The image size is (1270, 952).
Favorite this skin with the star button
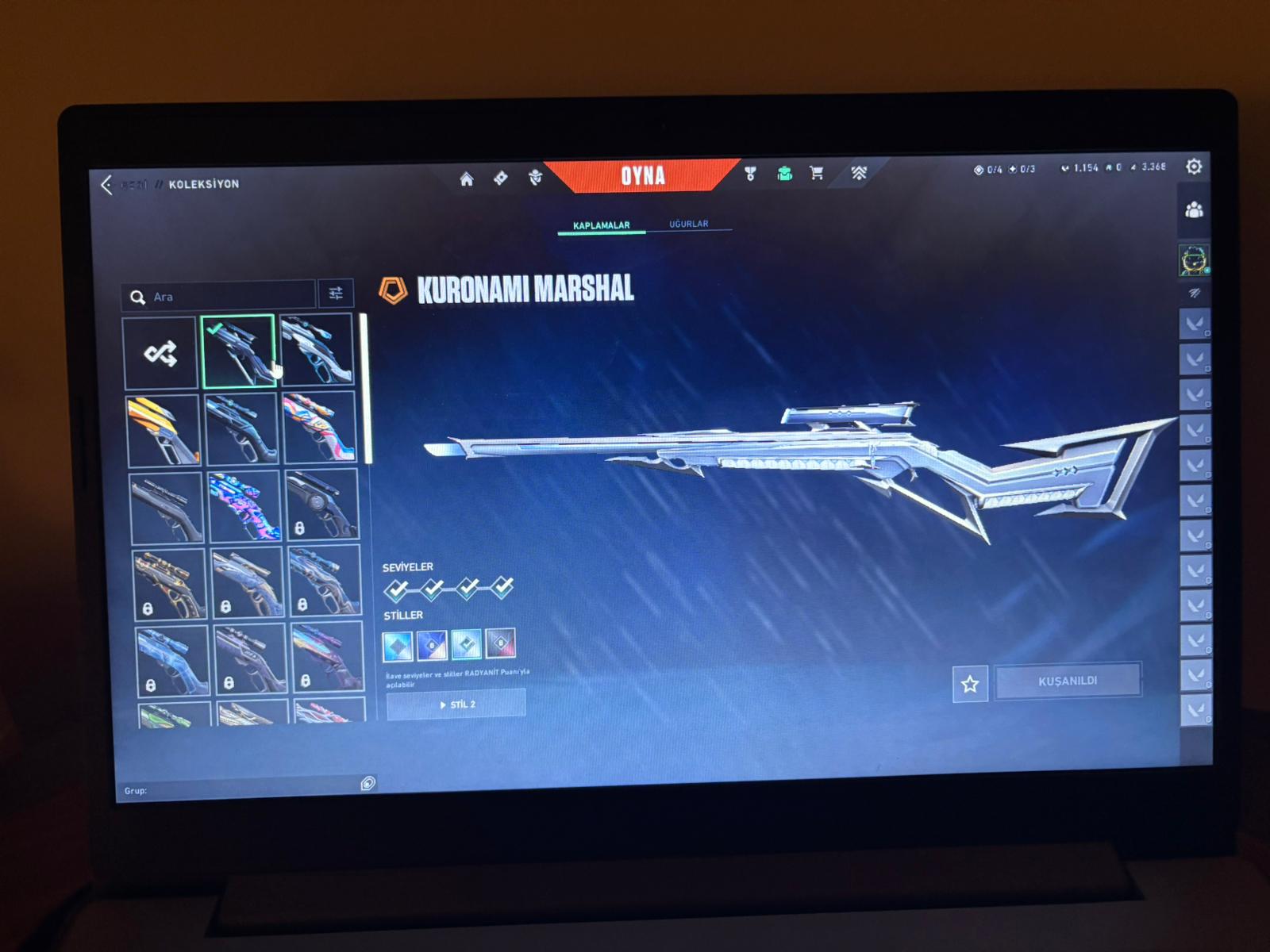point(970,684)
